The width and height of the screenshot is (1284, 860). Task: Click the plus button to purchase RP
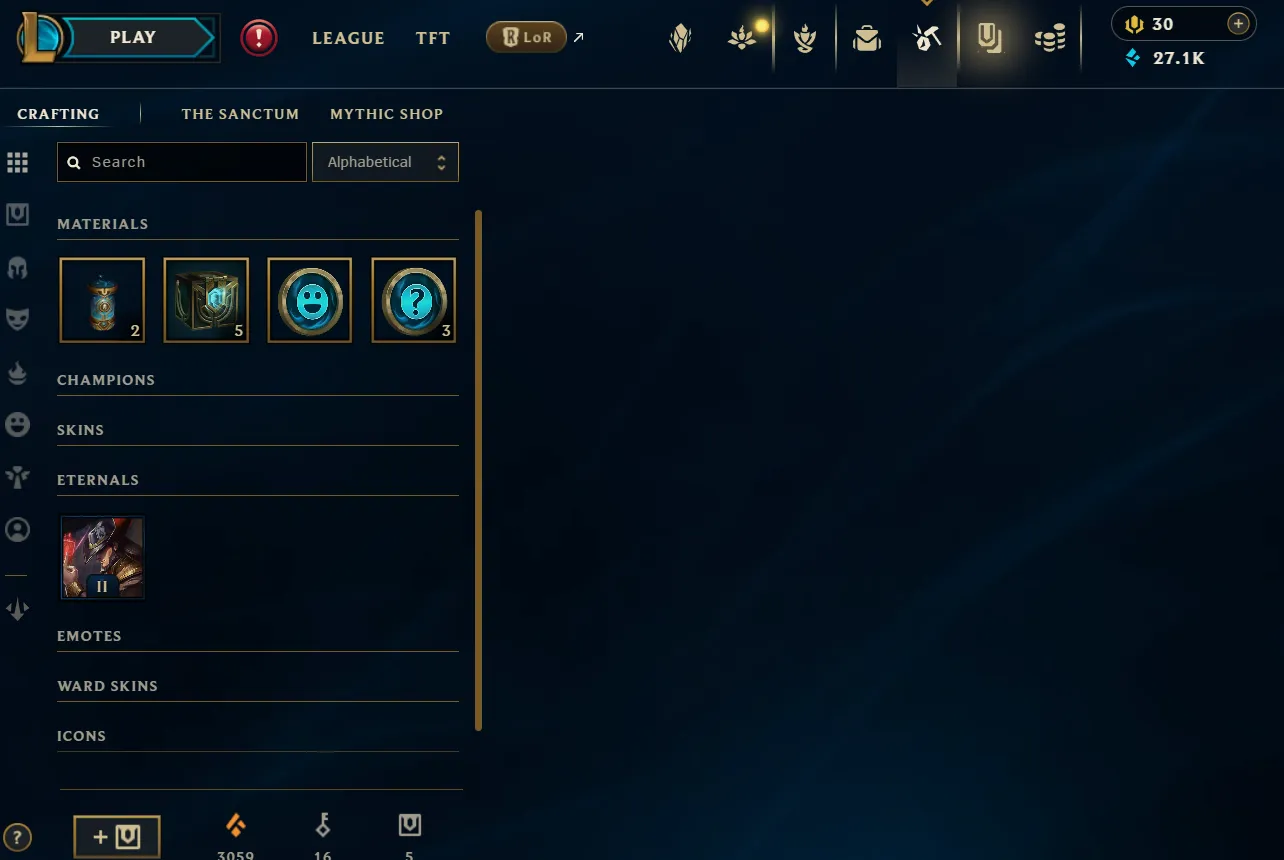click(x=1238, y=22)
